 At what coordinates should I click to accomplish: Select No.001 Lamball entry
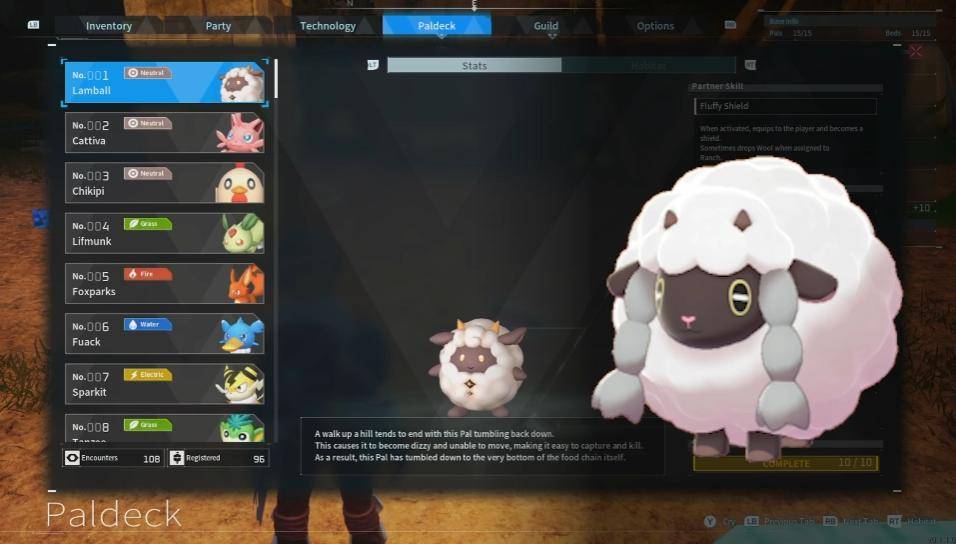(x=165, y=82)
